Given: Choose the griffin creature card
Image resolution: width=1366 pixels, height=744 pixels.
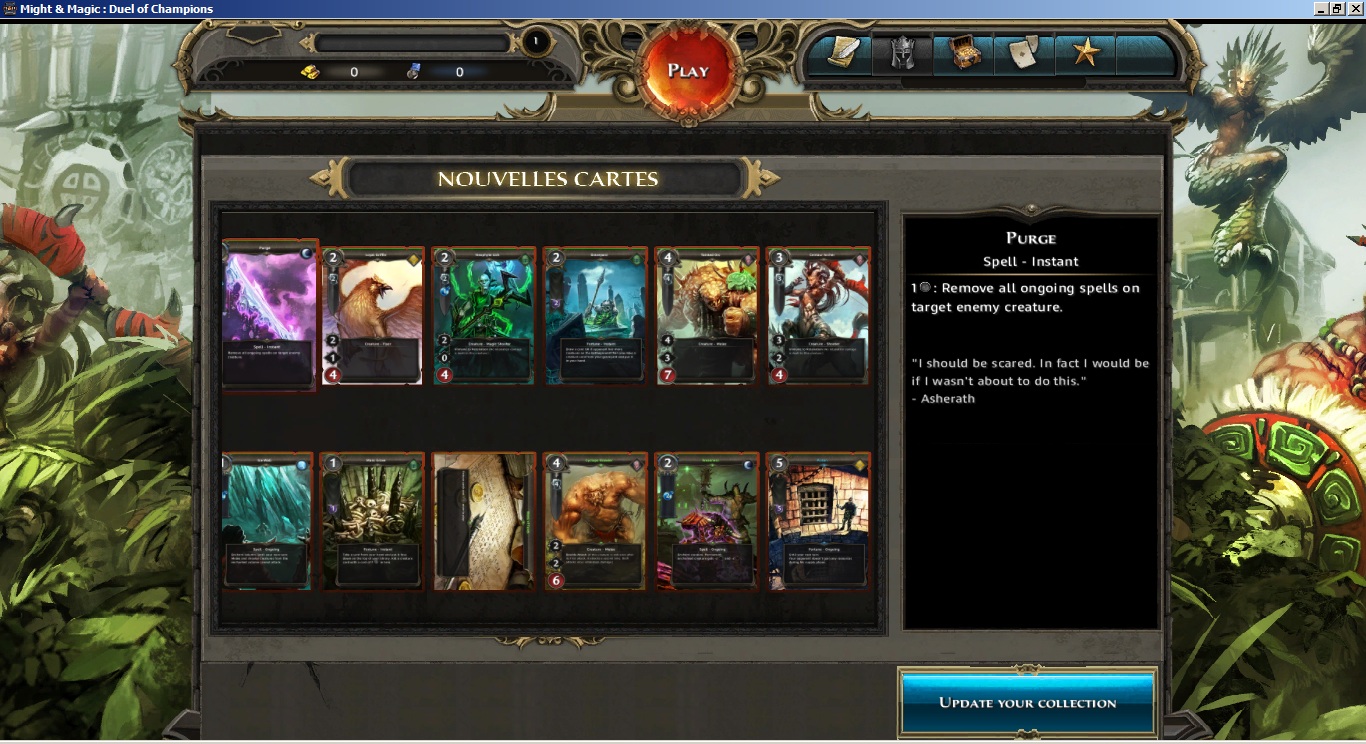Looking at the screenshot, I should point(373,315).
